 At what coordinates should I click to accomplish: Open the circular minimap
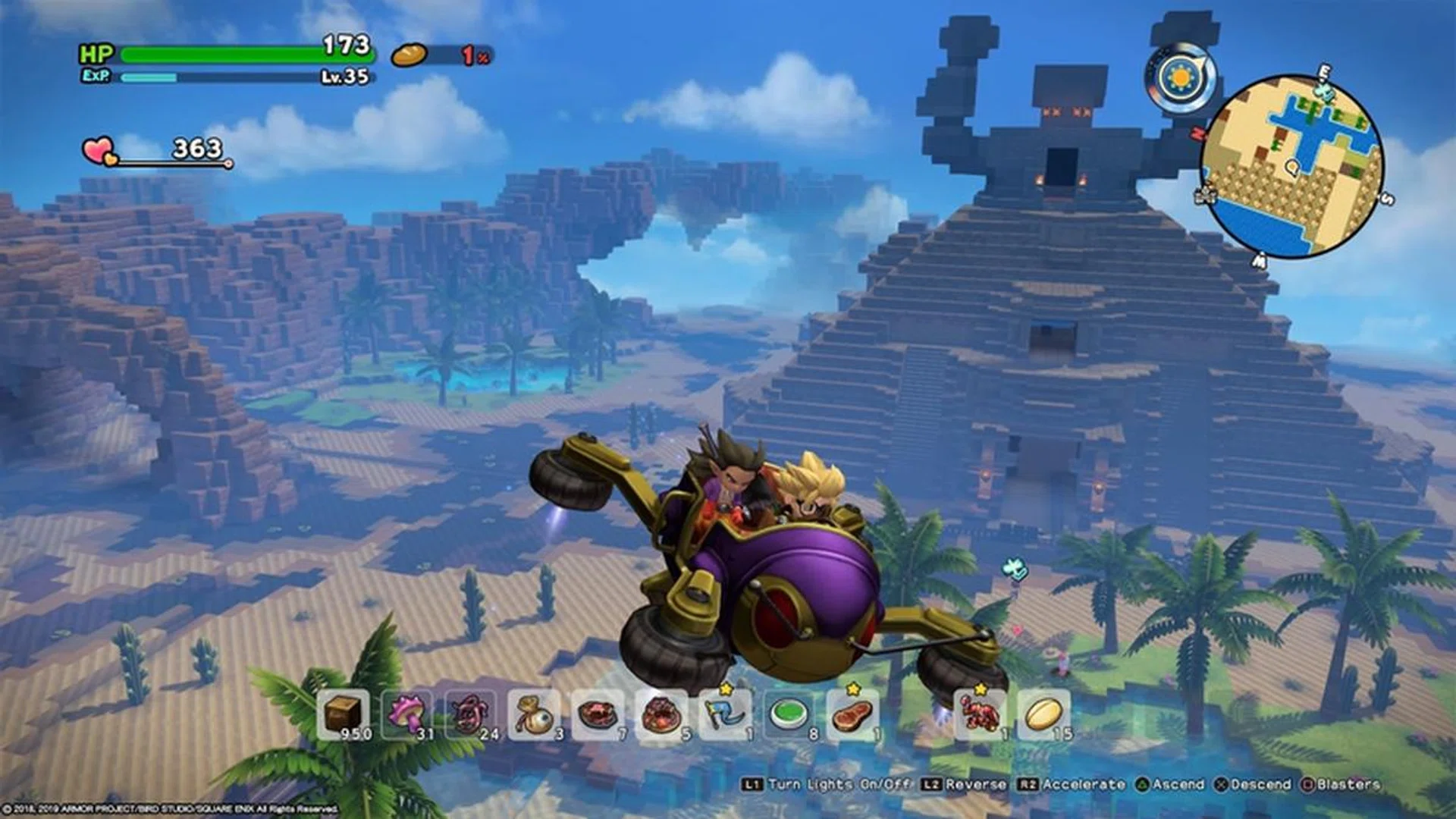coord(1292,167)
